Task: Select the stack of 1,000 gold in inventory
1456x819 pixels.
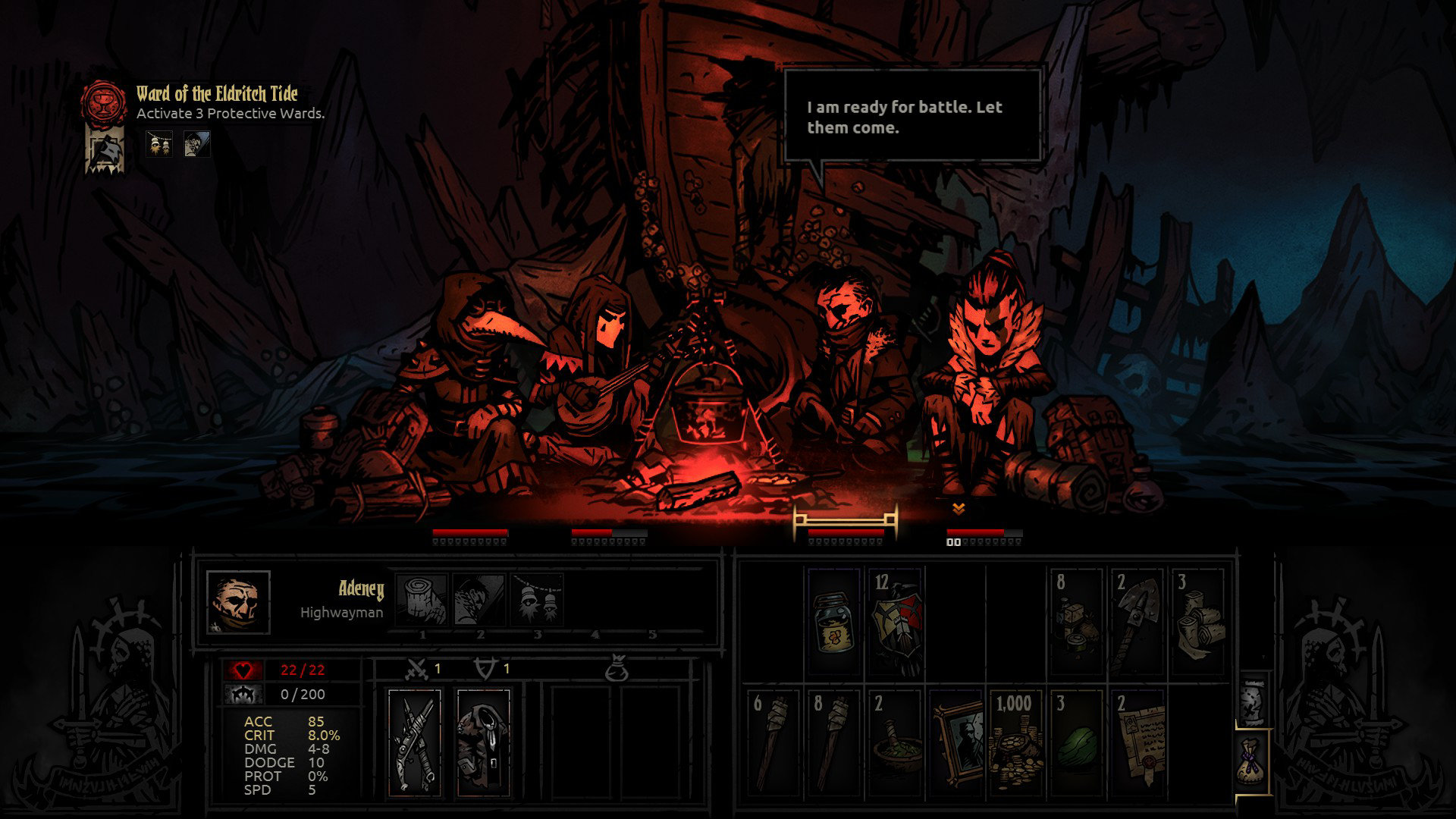Action: (1015, 739)
